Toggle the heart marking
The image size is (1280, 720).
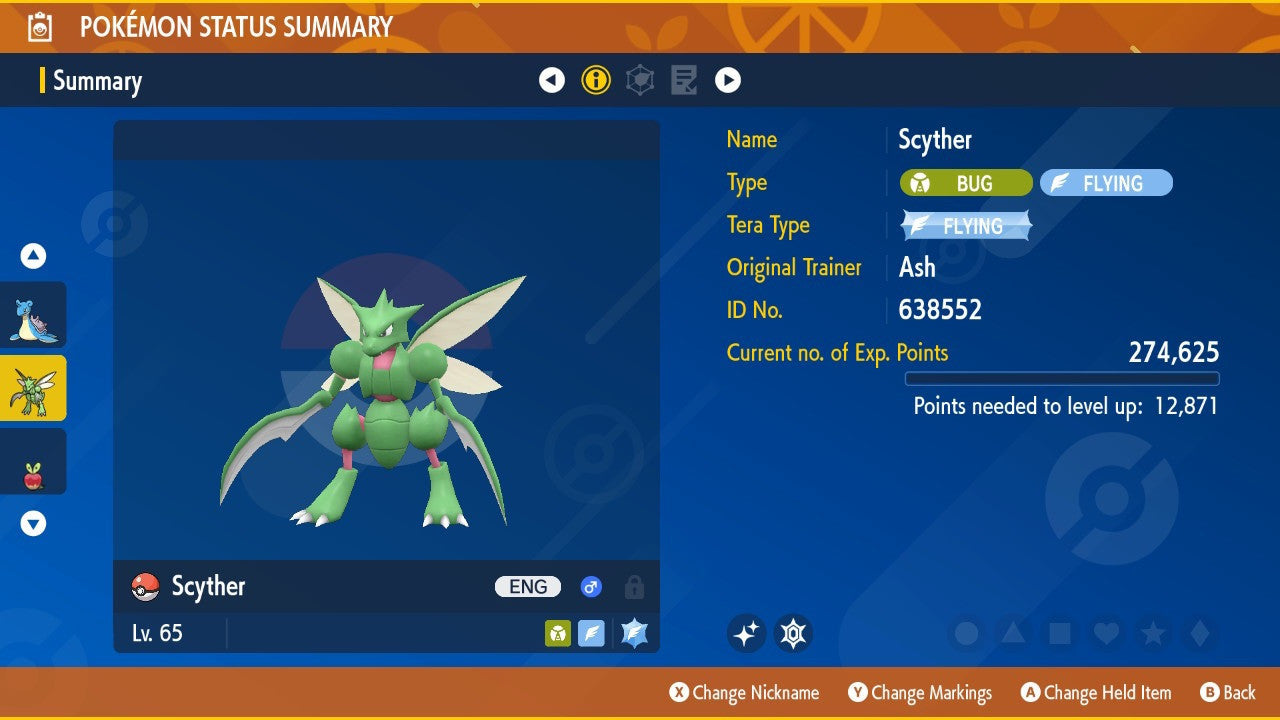coord(1105,633)
